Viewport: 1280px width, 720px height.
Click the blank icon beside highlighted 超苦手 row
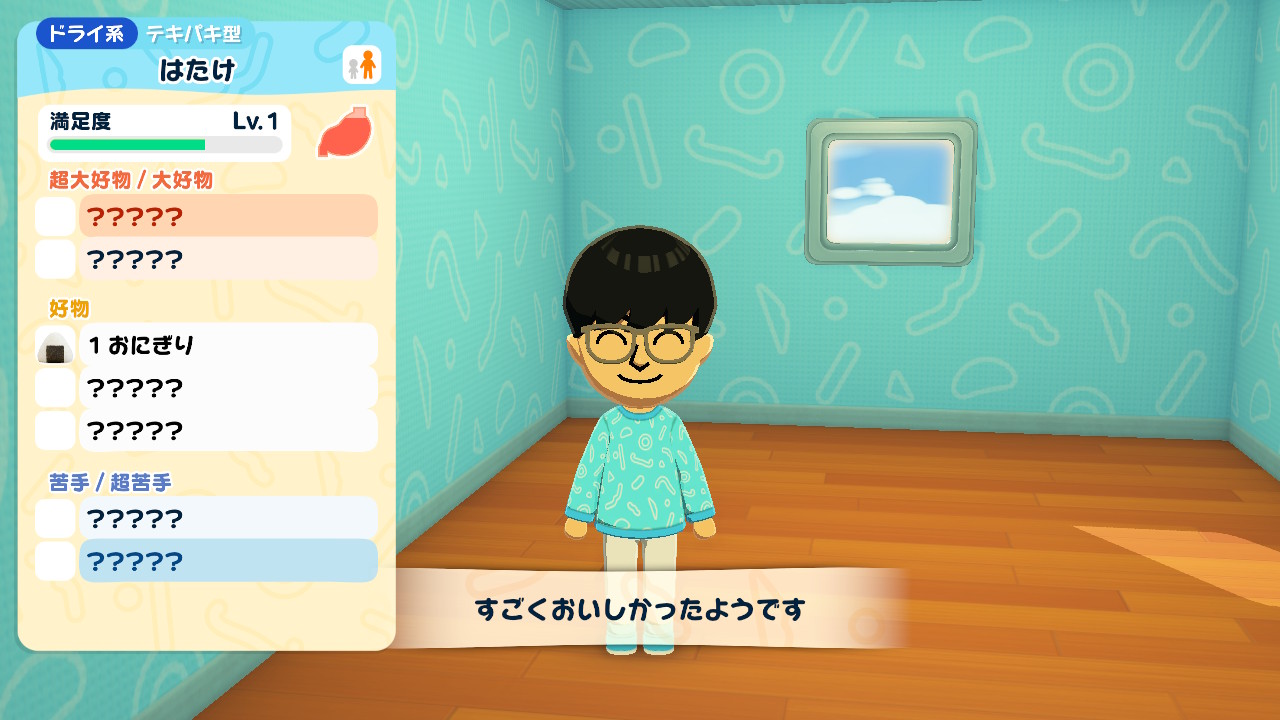55,561
